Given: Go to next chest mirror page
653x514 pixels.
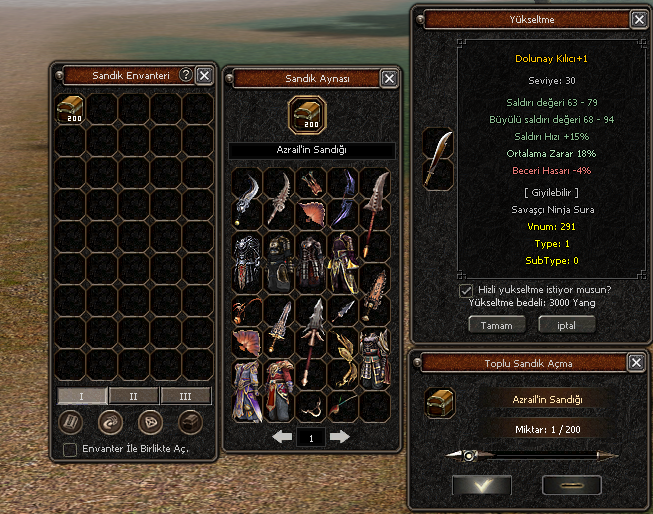Looking at the screenshot, I should click(340, 437).
